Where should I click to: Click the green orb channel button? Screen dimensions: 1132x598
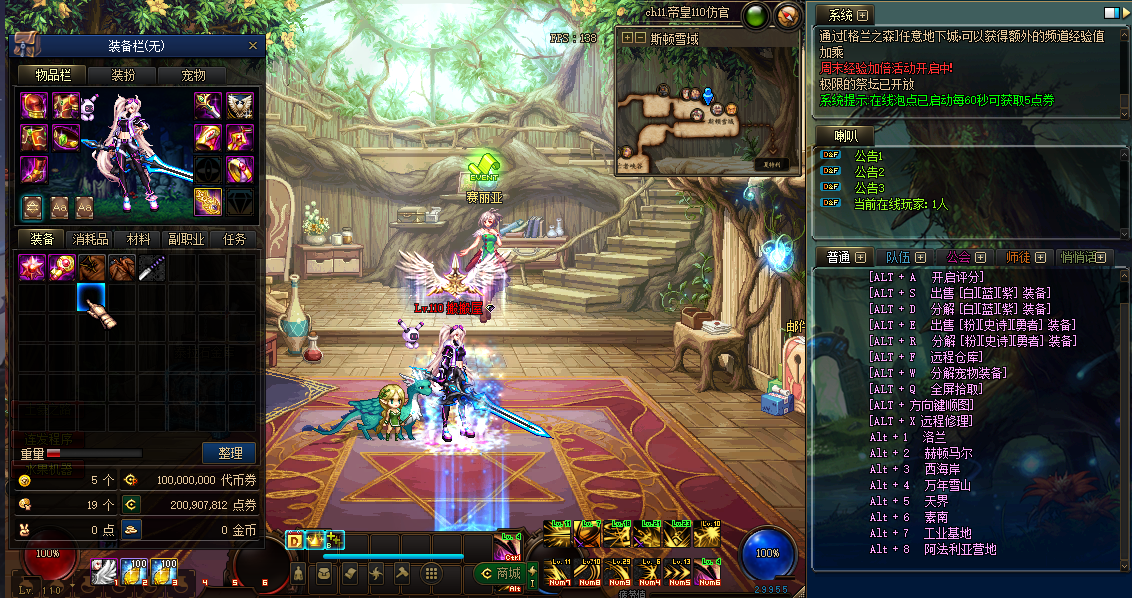pos(754,16)
